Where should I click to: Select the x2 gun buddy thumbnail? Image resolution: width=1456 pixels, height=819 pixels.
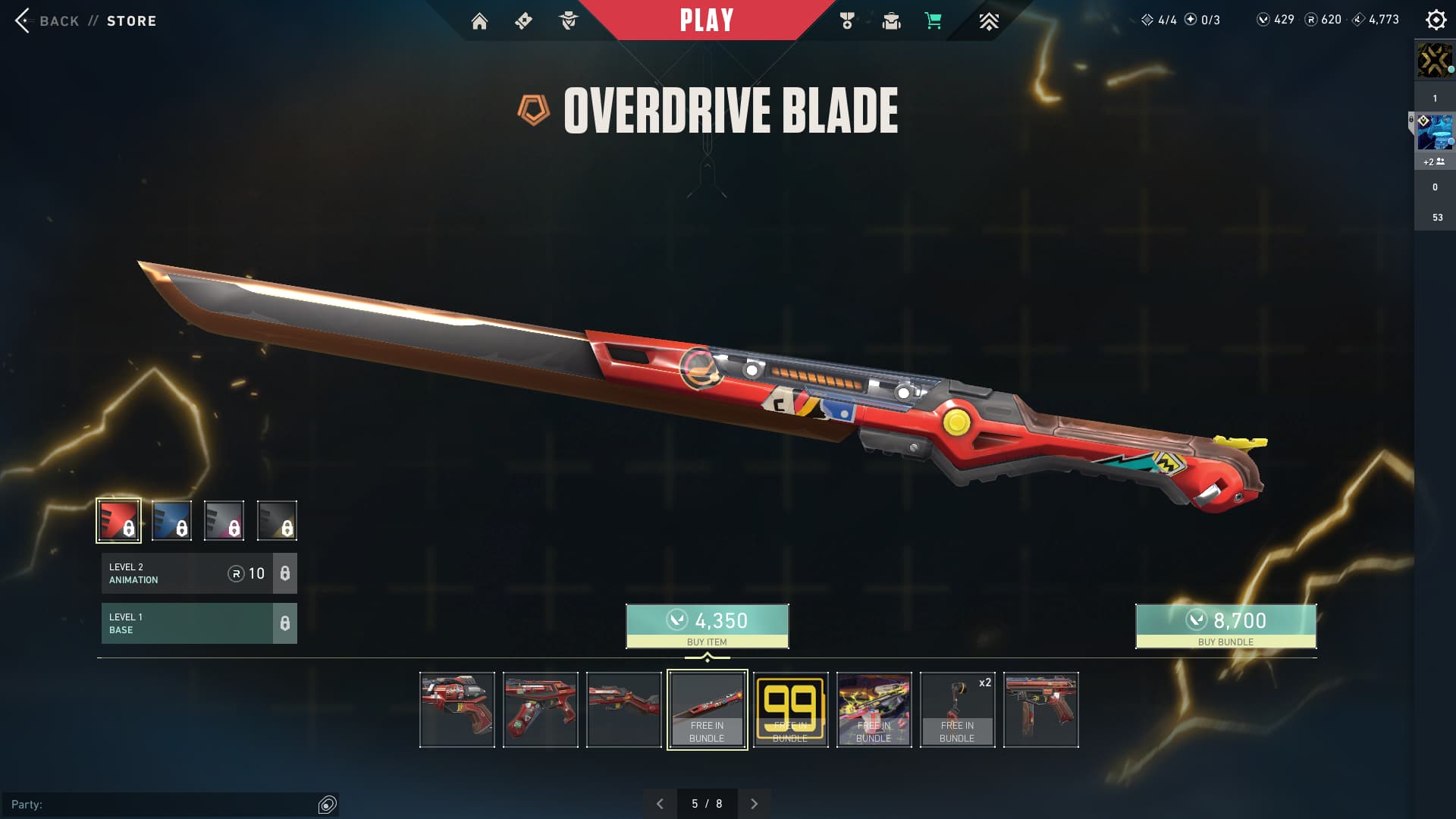coord(957,710)
